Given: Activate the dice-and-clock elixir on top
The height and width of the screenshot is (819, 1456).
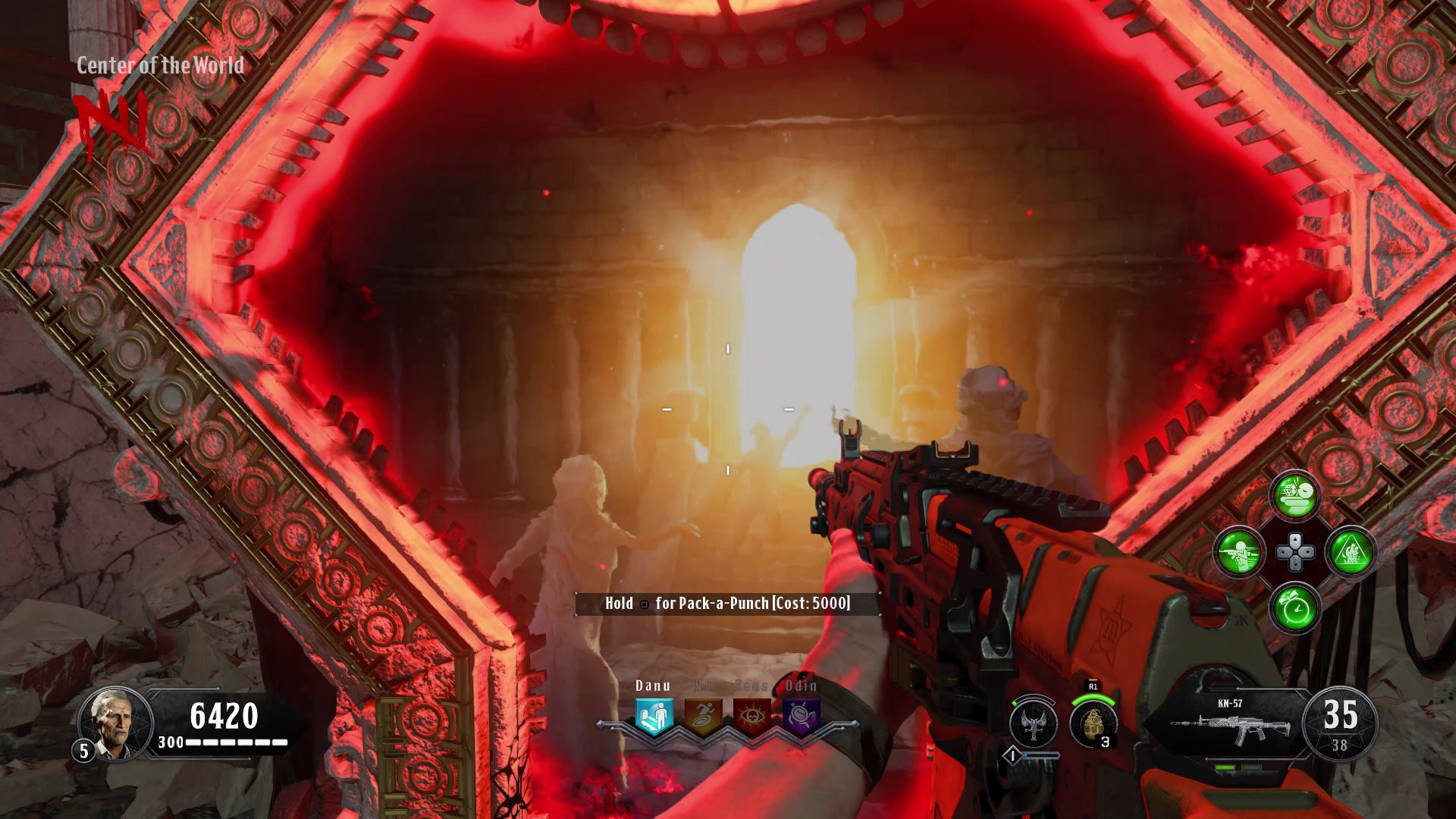Looking at the screenshot, I should point(1295,496).
